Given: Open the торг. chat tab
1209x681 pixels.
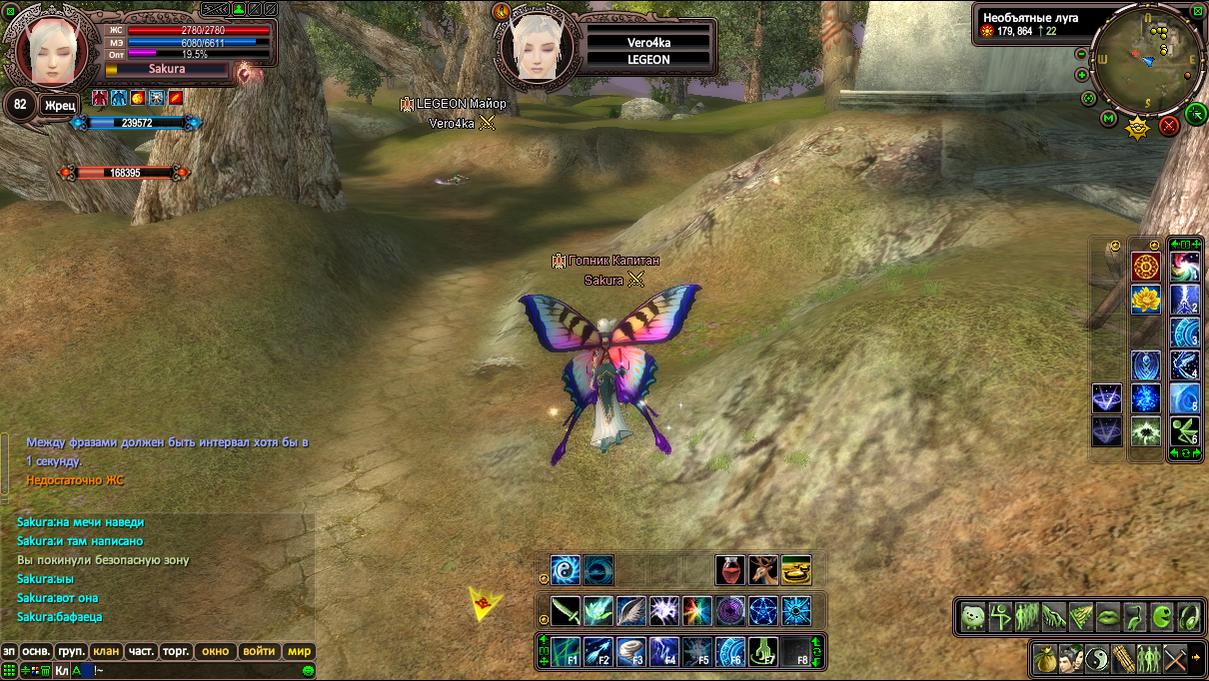Looking at the screenshot, I should tap(176, 651).
